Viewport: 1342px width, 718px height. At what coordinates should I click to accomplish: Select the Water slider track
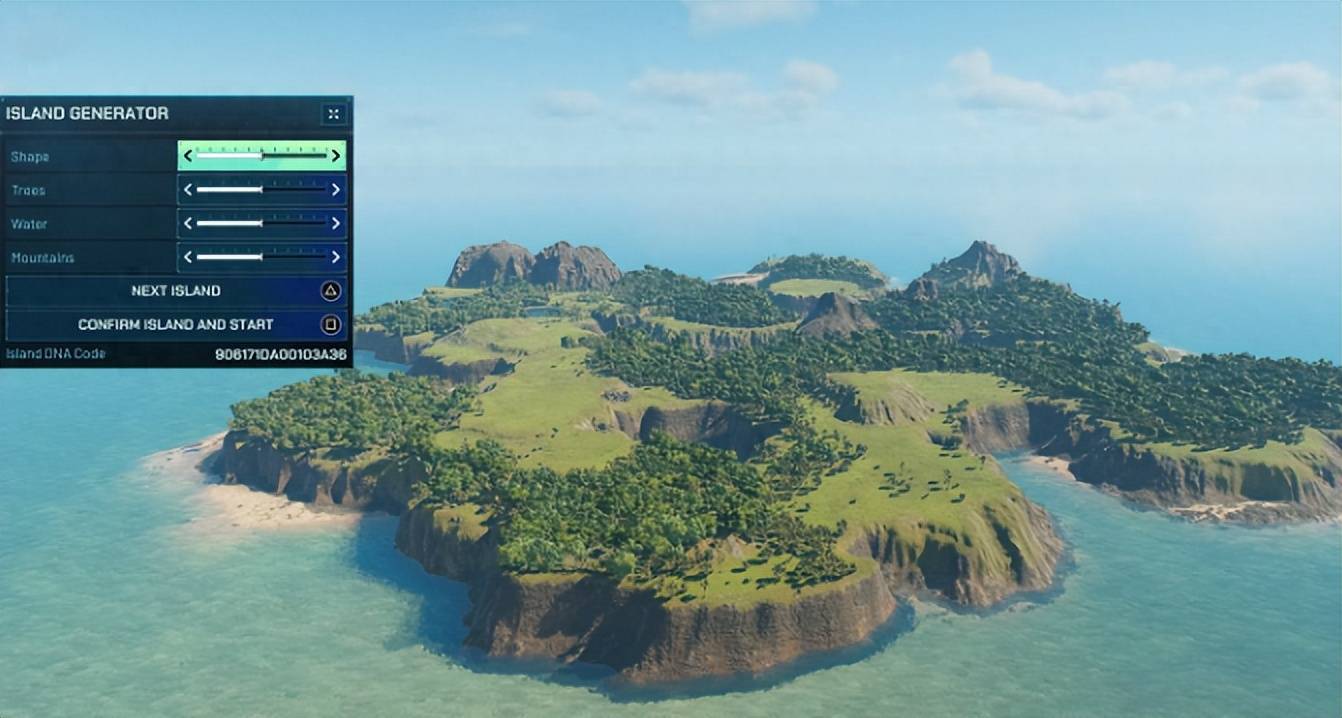(x=262, y=224)
